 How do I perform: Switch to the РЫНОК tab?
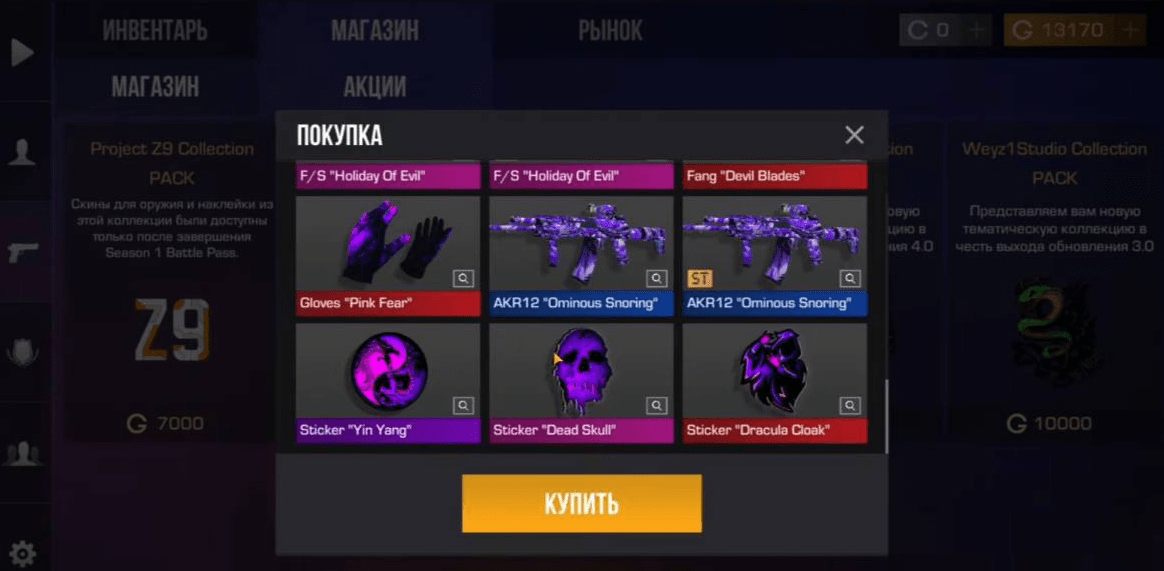(x=610, y=30)
